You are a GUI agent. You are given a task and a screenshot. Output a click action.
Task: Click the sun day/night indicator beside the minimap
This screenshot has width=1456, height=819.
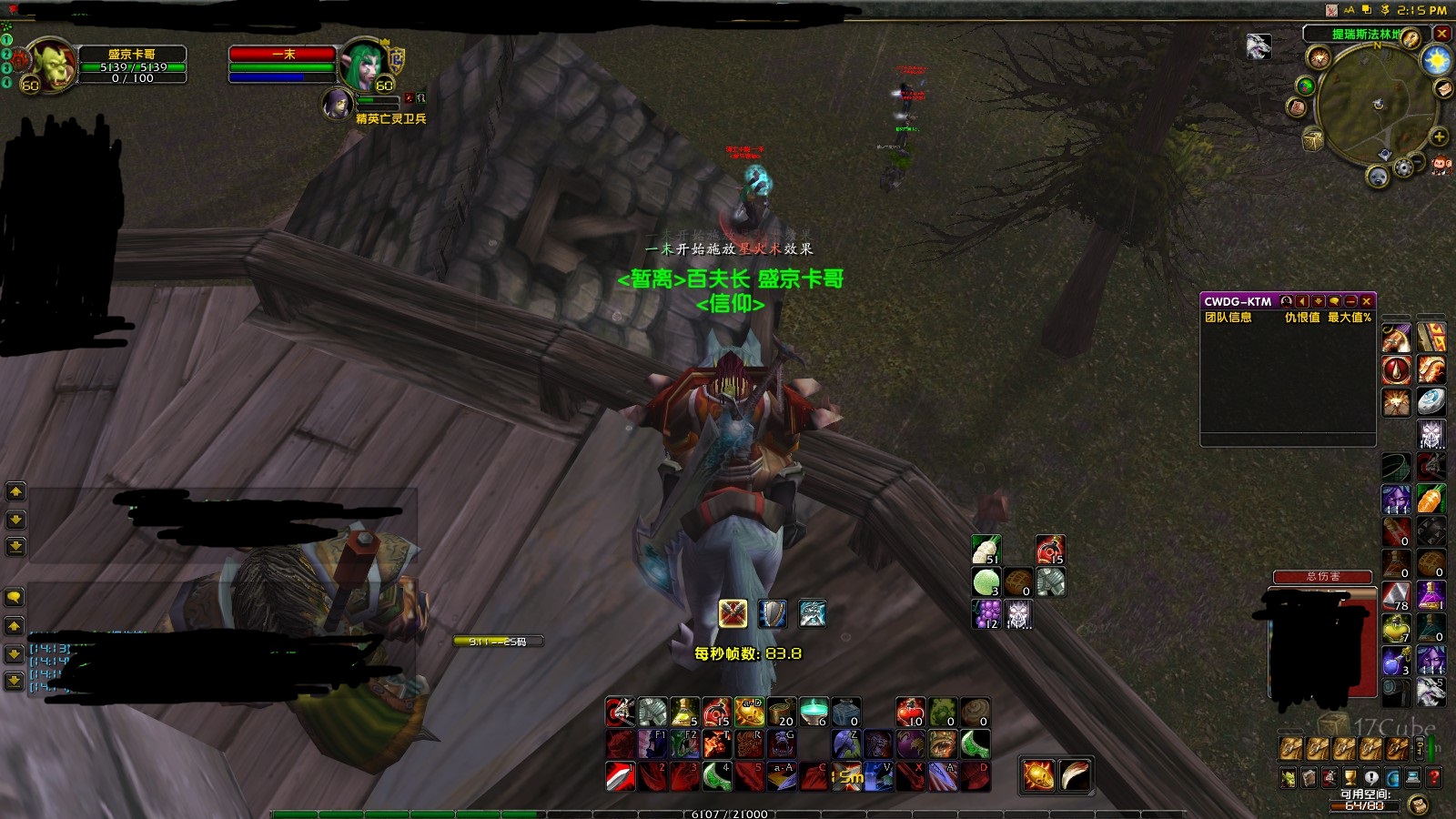click(1436, 59)
